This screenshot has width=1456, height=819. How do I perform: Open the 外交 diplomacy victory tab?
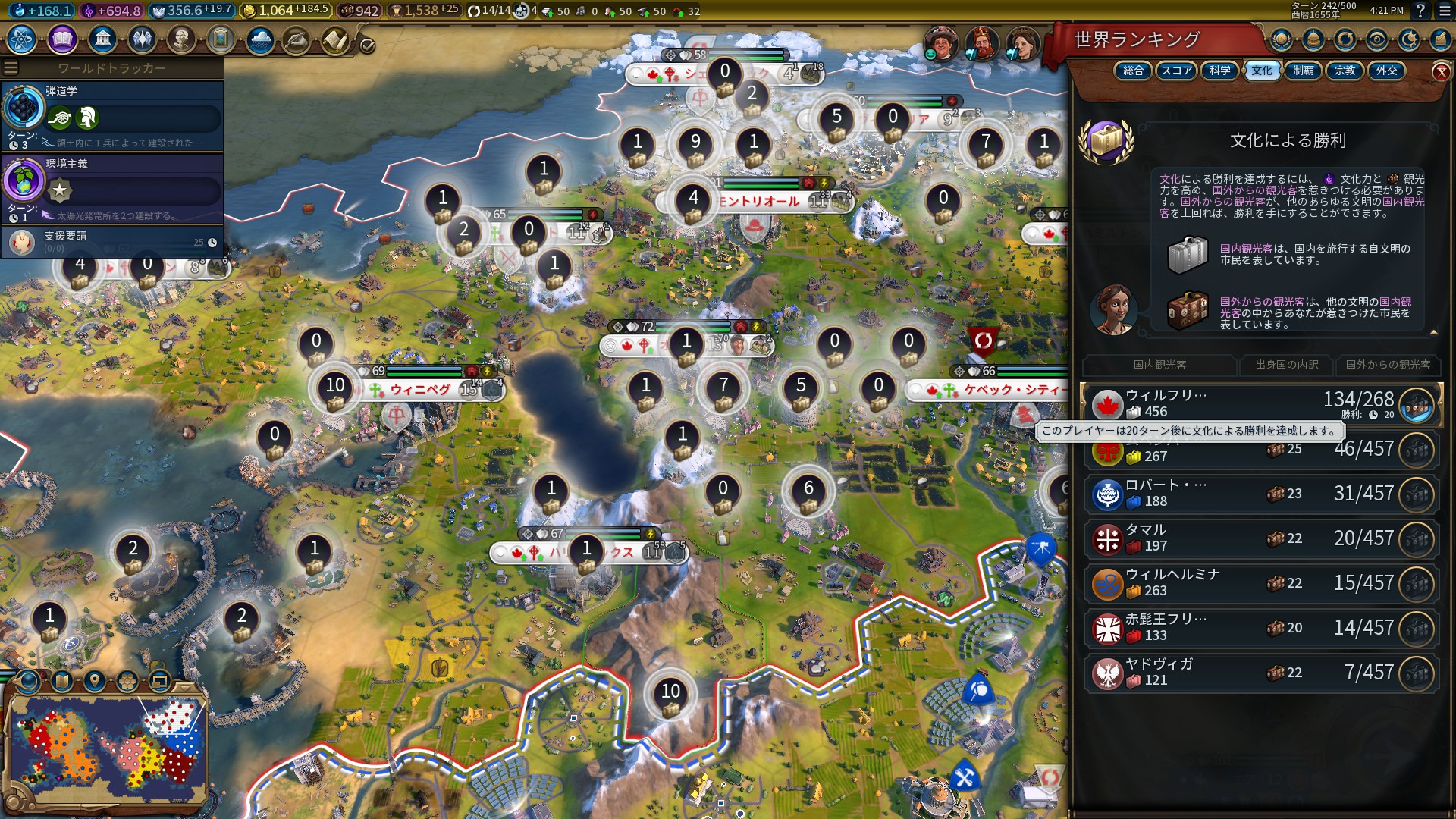[x=1386, y=71]
